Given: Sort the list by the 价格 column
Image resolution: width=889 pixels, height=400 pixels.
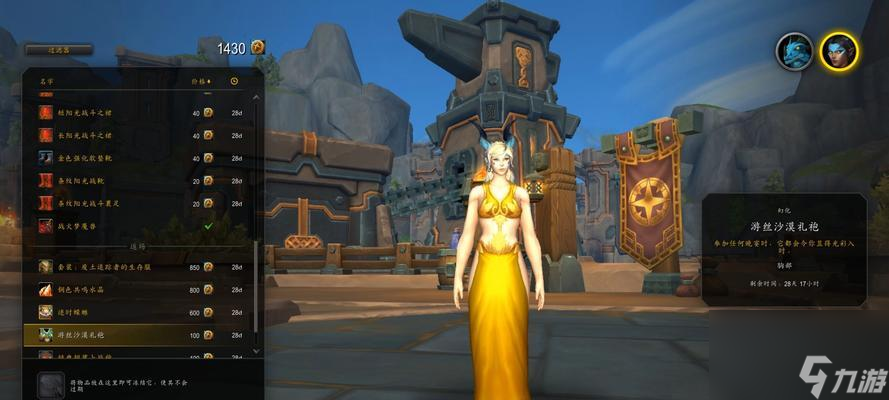Looking at the screenshot, I should (x=200, y=81).
